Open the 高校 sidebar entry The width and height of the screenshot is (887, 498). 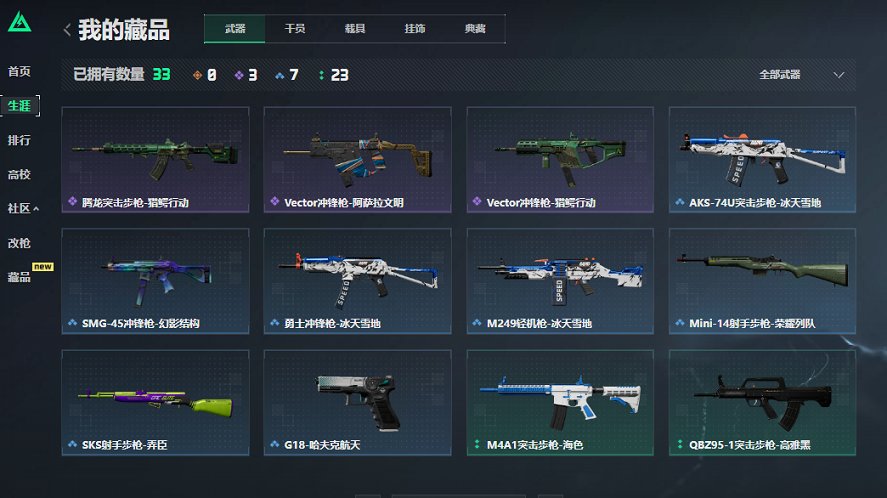[19, 175]
